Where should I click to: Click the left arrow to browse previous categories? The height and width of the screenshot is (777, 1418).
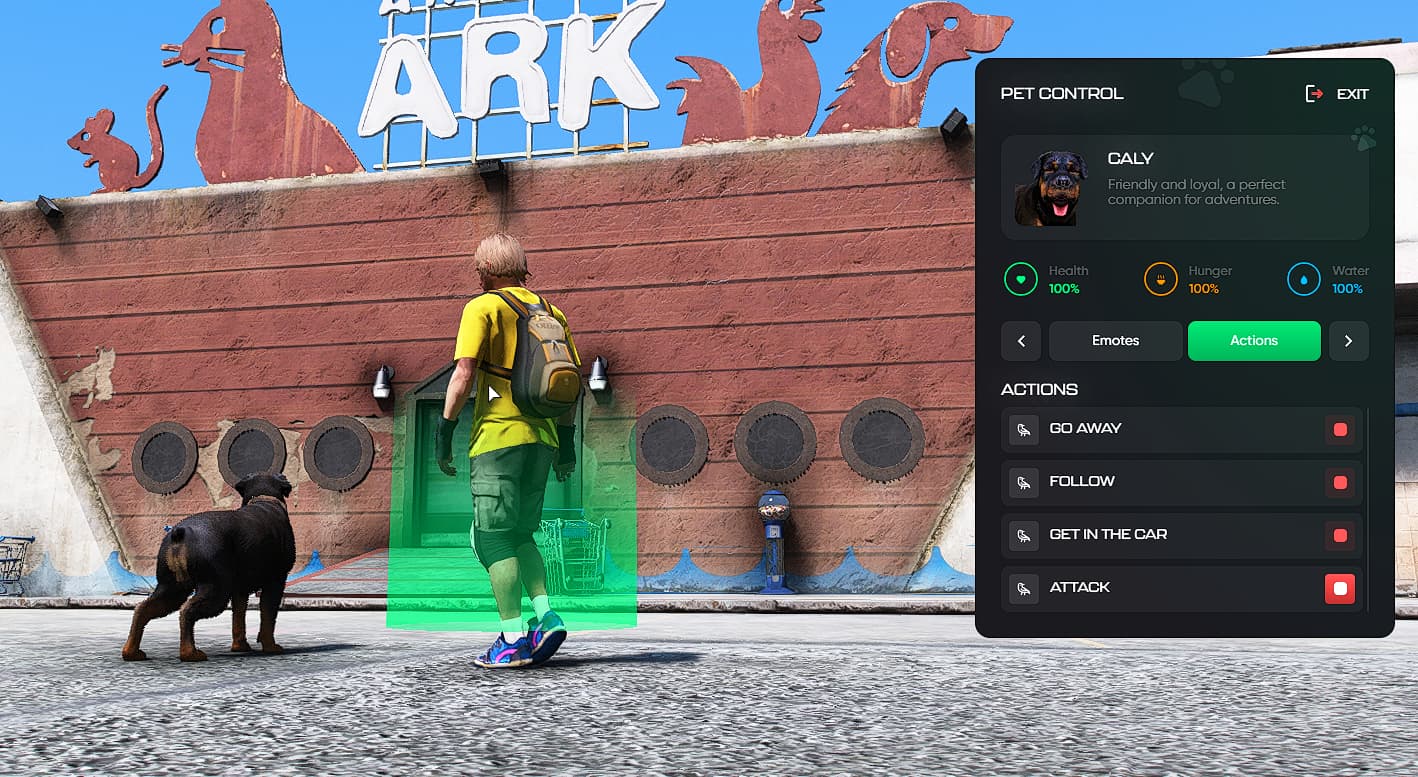pos(1021,341)
